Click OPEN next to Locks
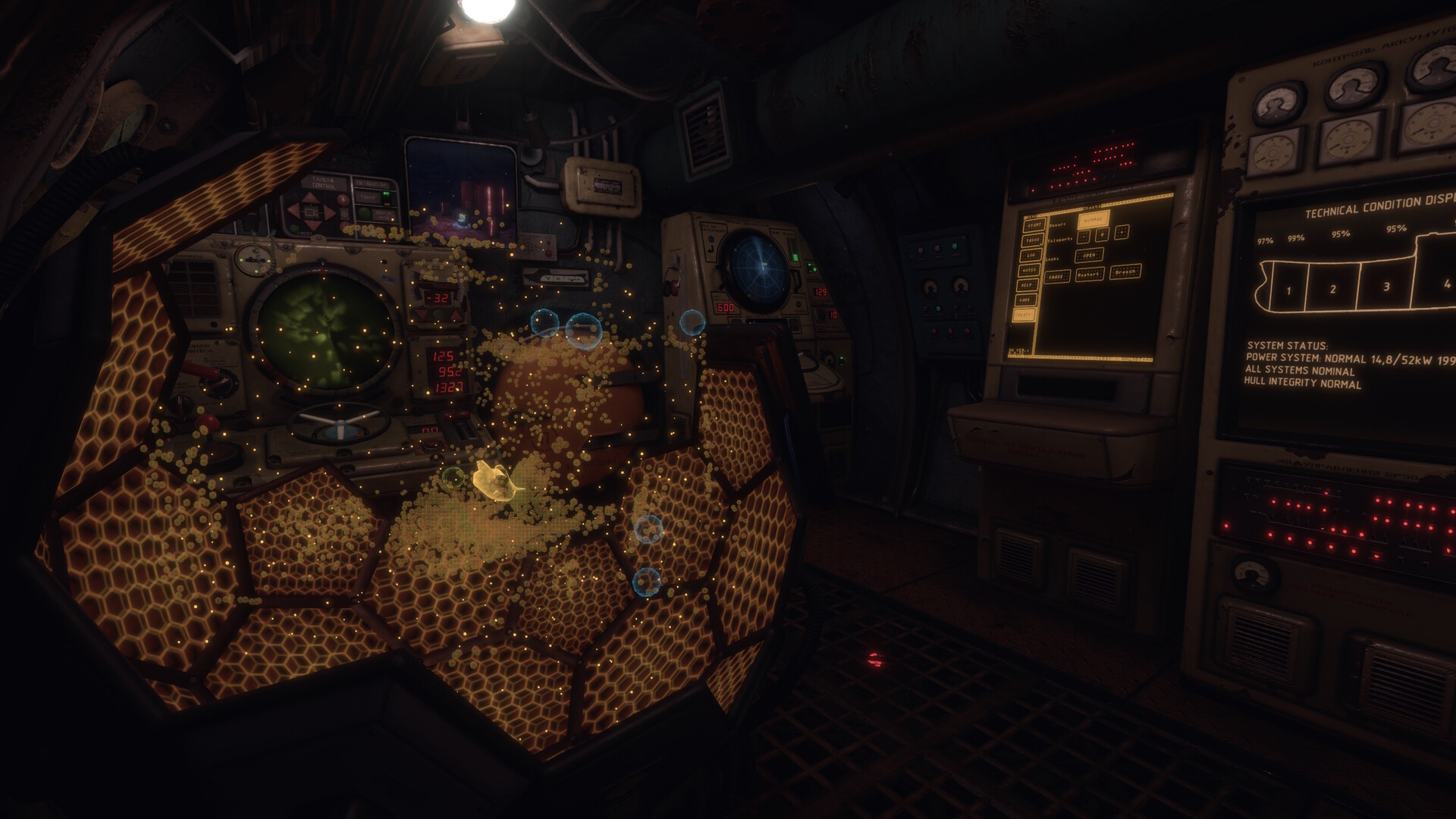Screen dimensions: 1456x819 tap(1090, 256)
